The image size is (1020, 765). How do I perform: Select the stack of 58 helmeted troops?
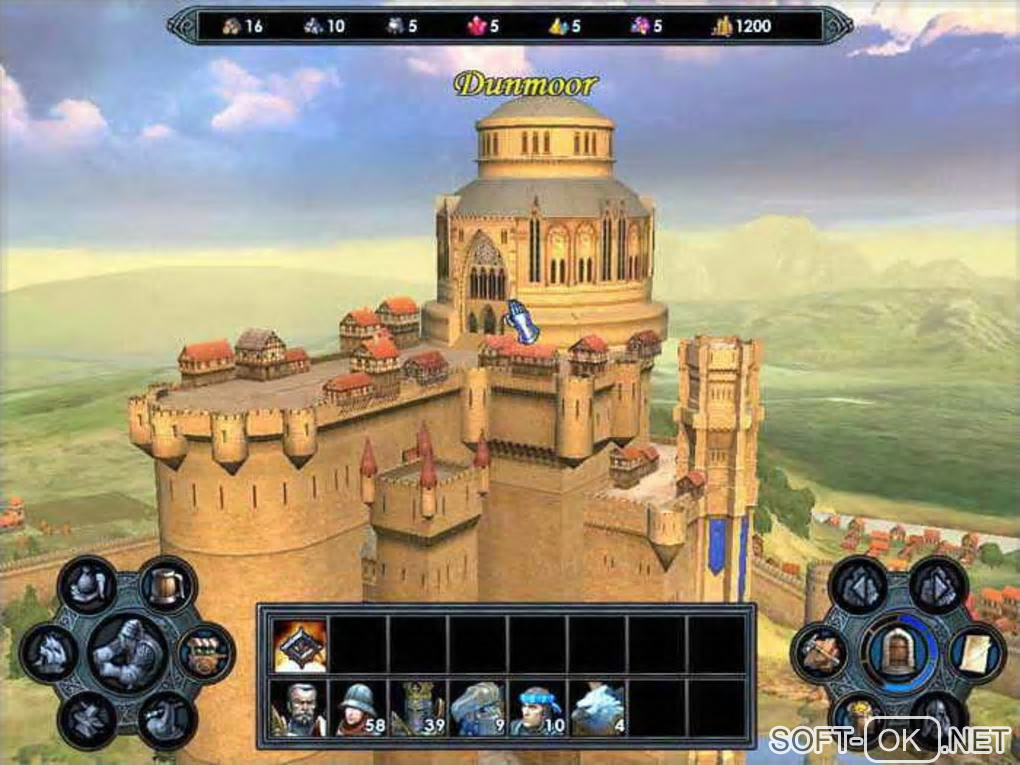(x=359, y=709)
